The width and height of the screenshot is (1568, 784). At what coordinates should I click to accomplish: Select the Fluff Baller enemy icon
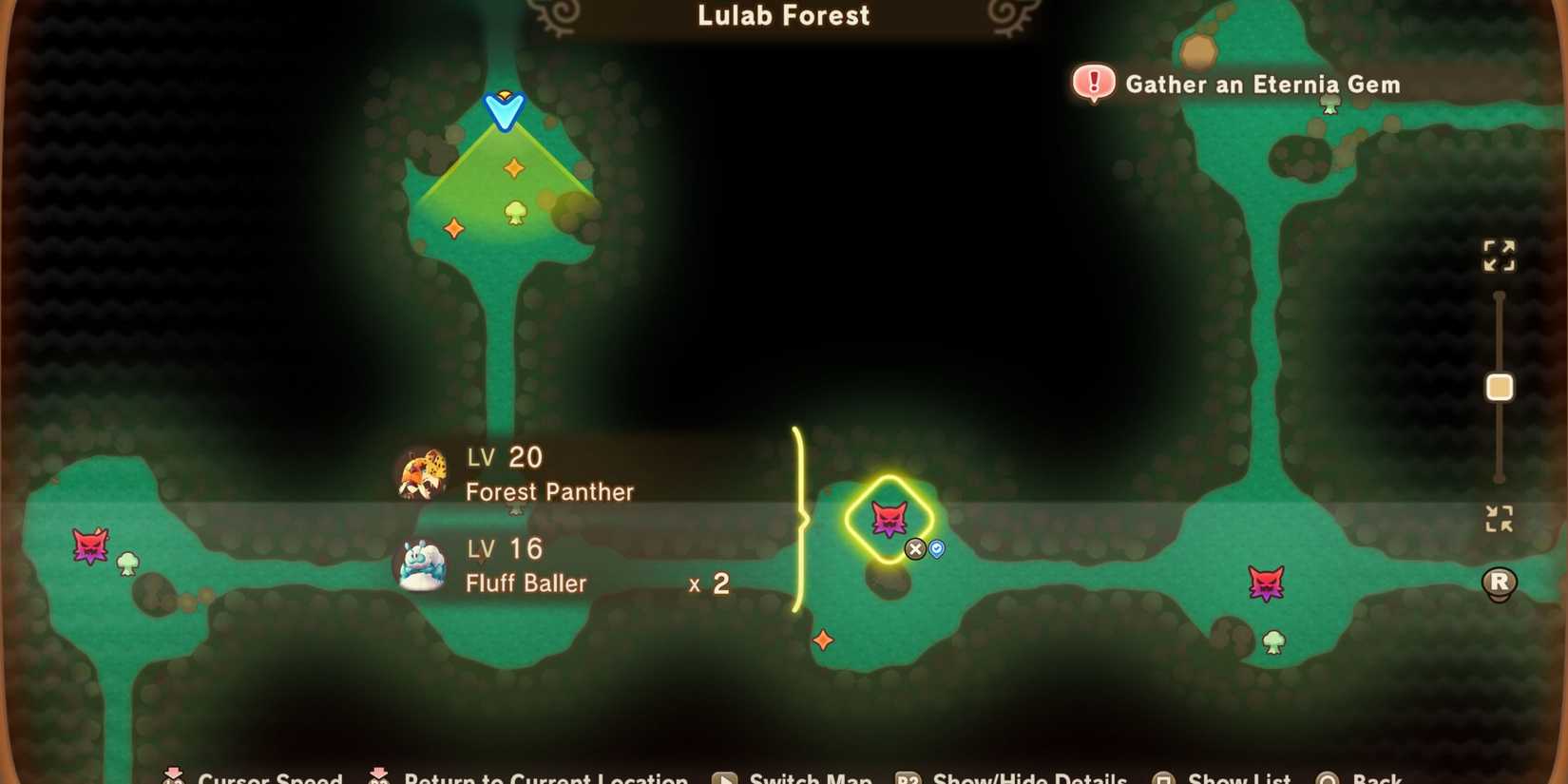pyautogui.click(x=420, y=565)
